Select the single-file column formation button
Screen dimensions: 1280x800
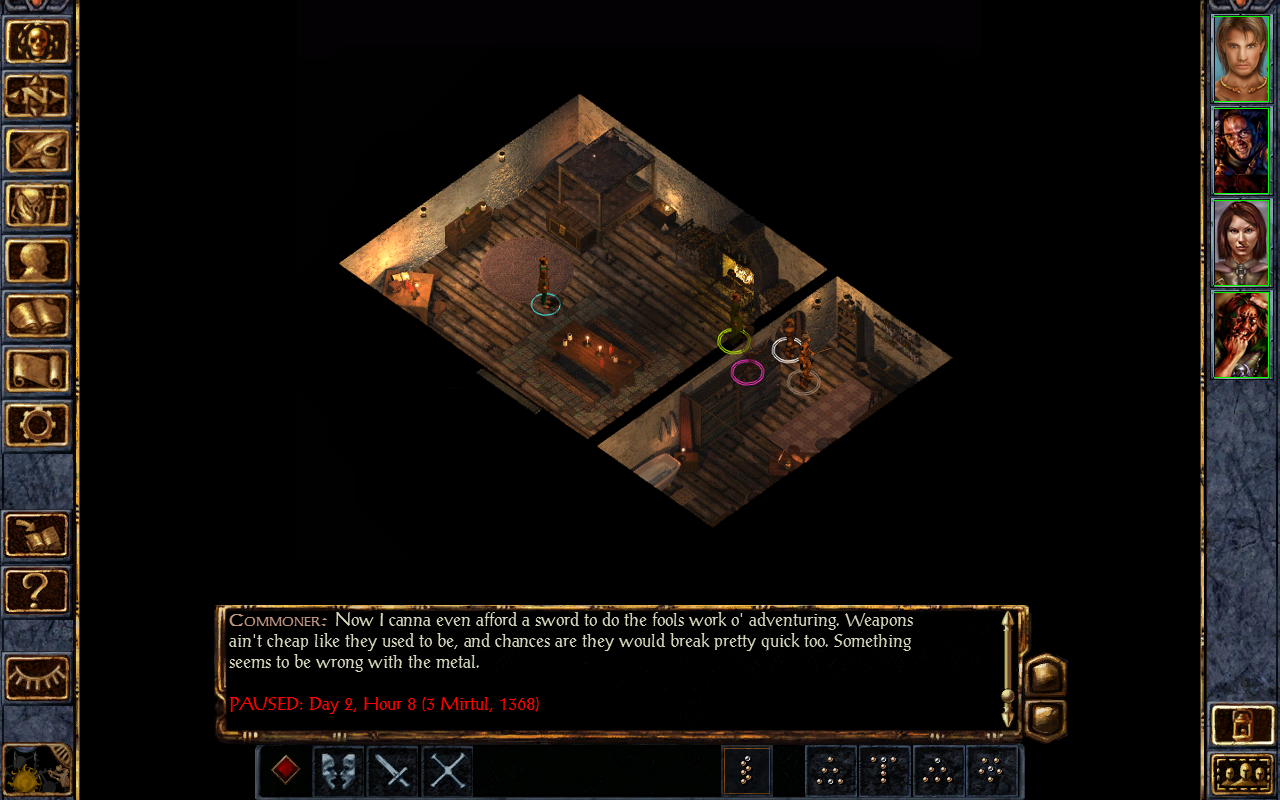[746, 771]
